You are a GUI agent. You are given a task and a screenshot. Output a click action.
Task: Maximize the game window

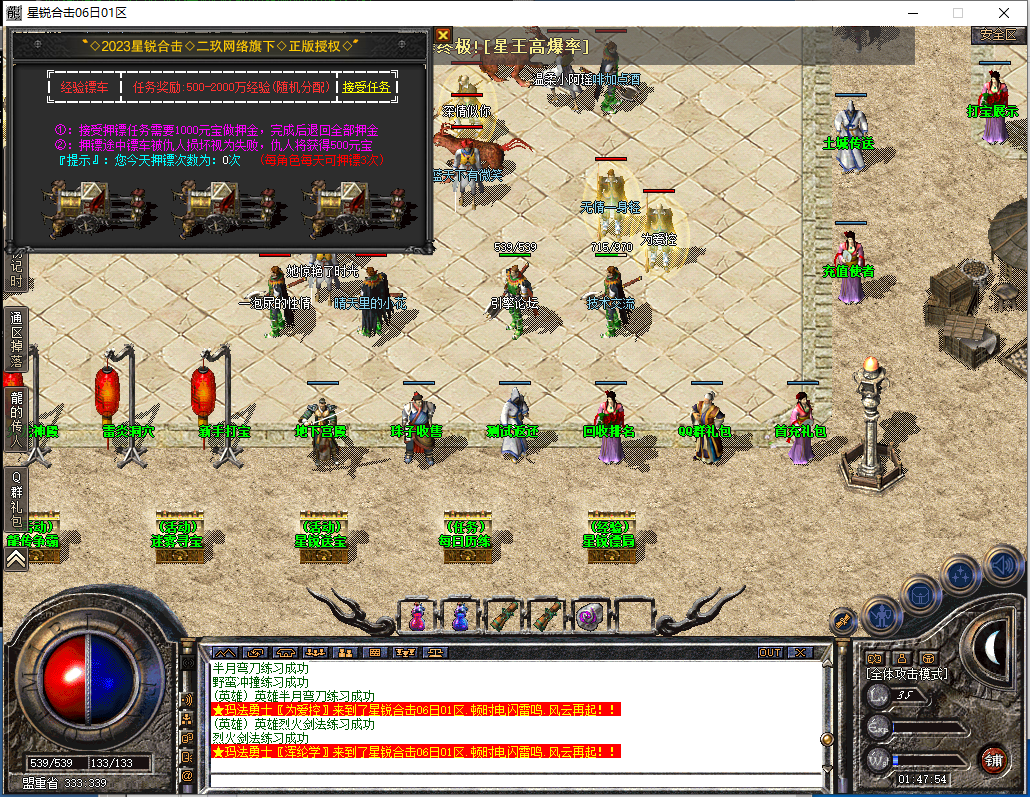point(957,13)
